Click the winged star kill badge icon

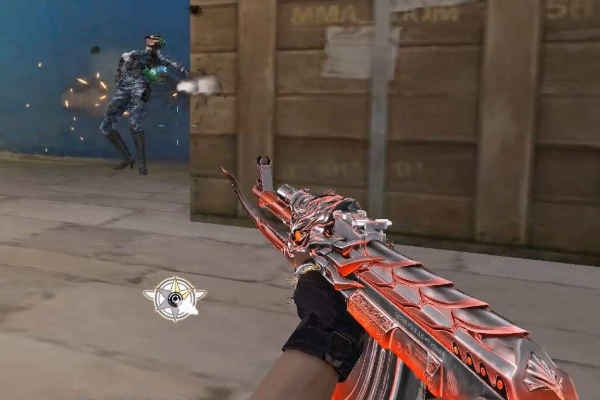[x=175, y=298]
